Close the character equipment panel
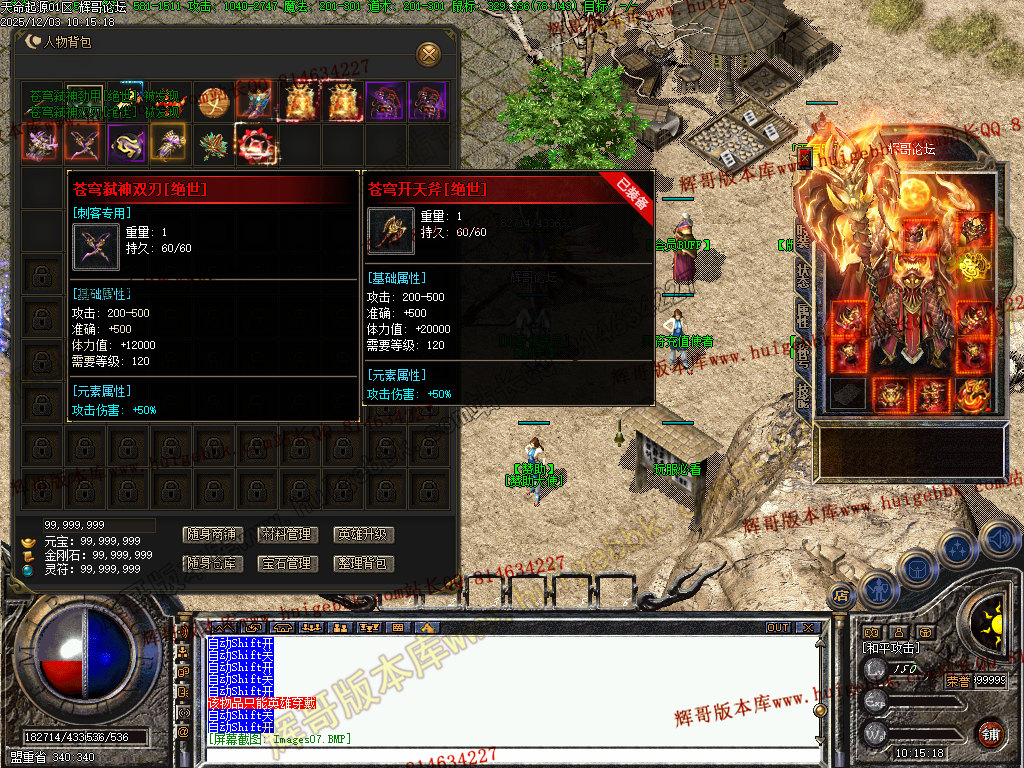Image resolution: width=1024 pixels, height=768 pixels. coord(805,158)
